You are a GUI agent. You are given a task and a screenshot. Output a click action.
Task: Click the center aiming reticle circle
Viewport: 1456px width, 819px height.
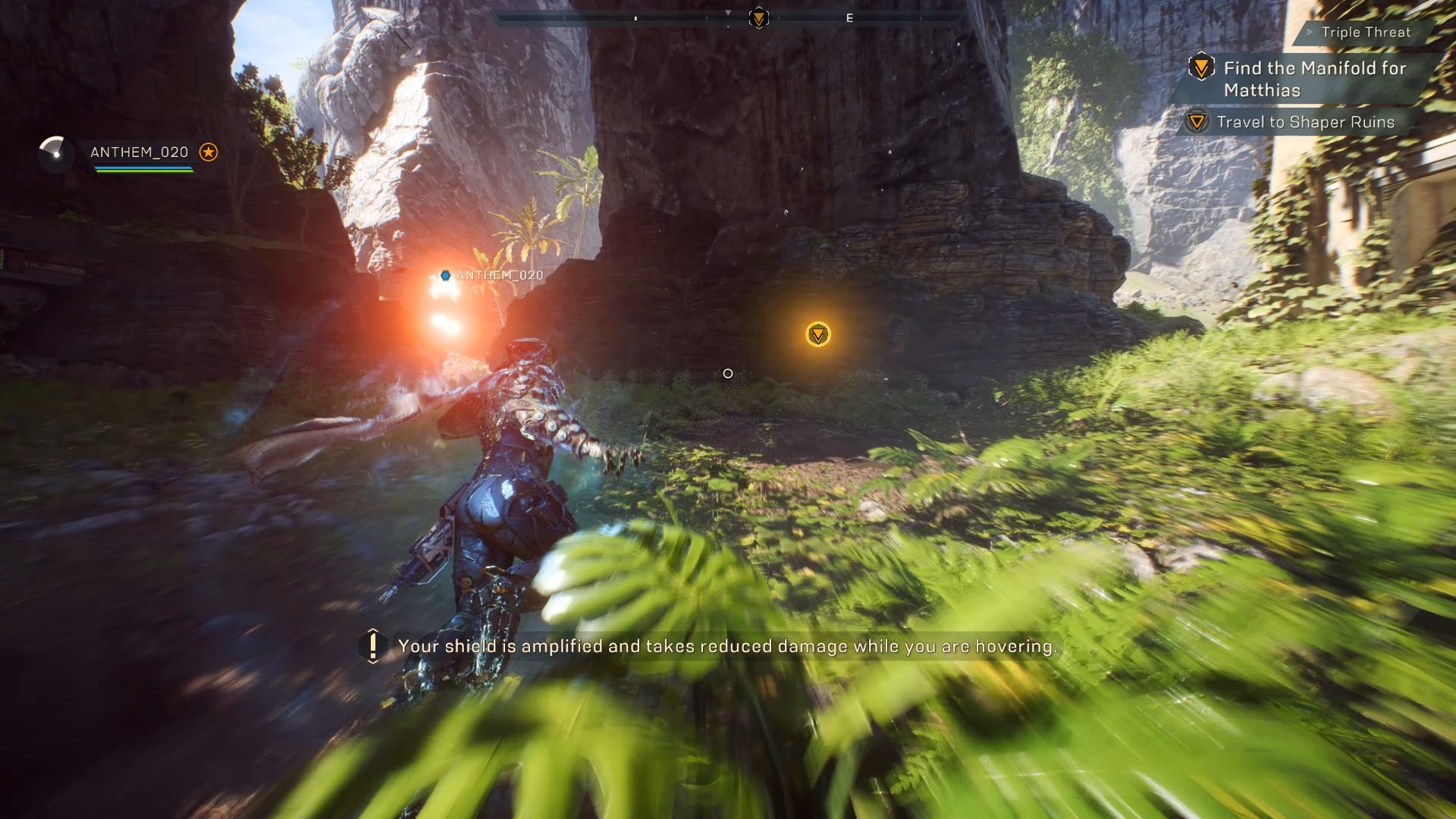click(x=728, y=372)
